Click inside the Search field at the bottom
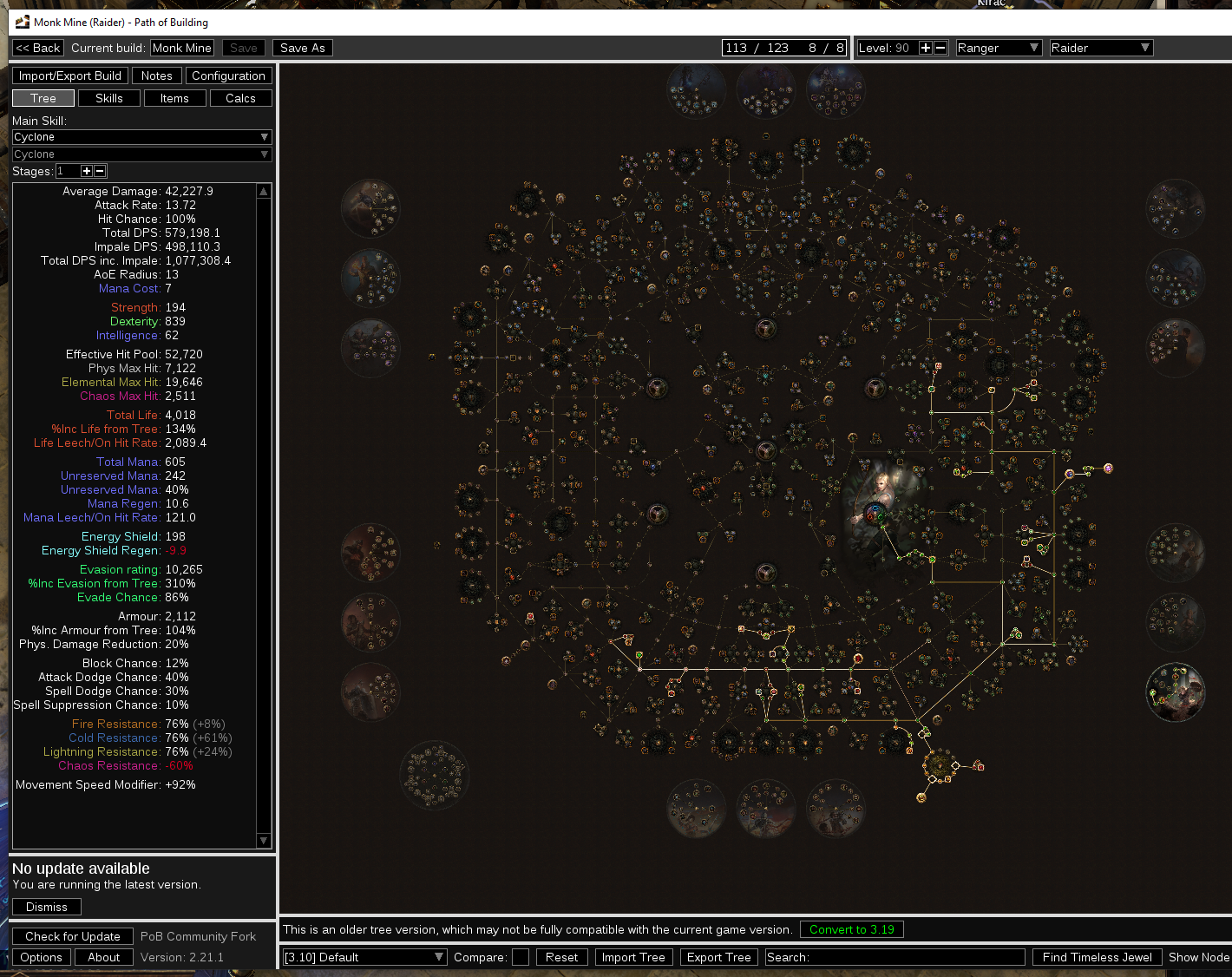The height and width of the screenshot is (977, 1232). 894,957
